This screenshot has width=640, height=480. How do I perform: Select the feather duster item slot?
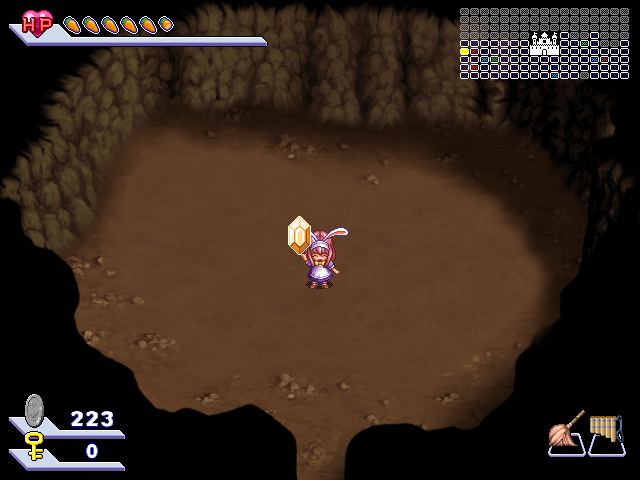tap(566, 434)
